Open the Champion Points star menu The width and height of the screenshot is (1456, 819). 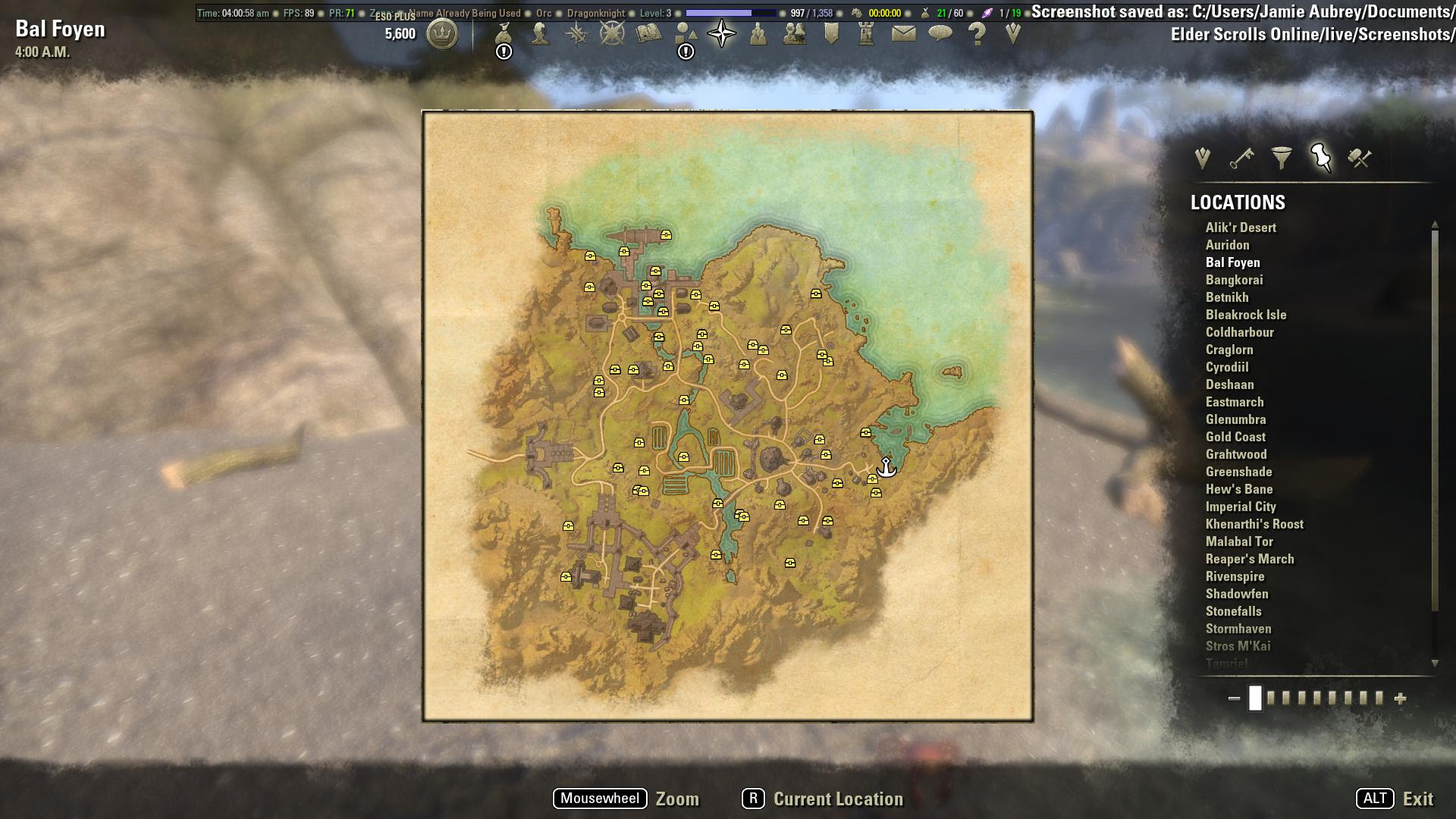click(610, 34)
